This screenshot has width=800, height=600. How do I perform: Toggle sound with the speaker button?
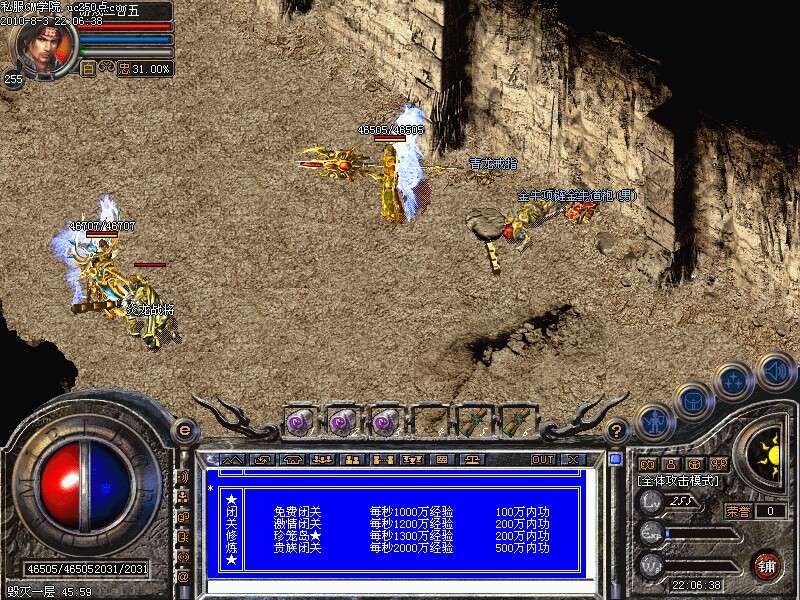[775, 369]
